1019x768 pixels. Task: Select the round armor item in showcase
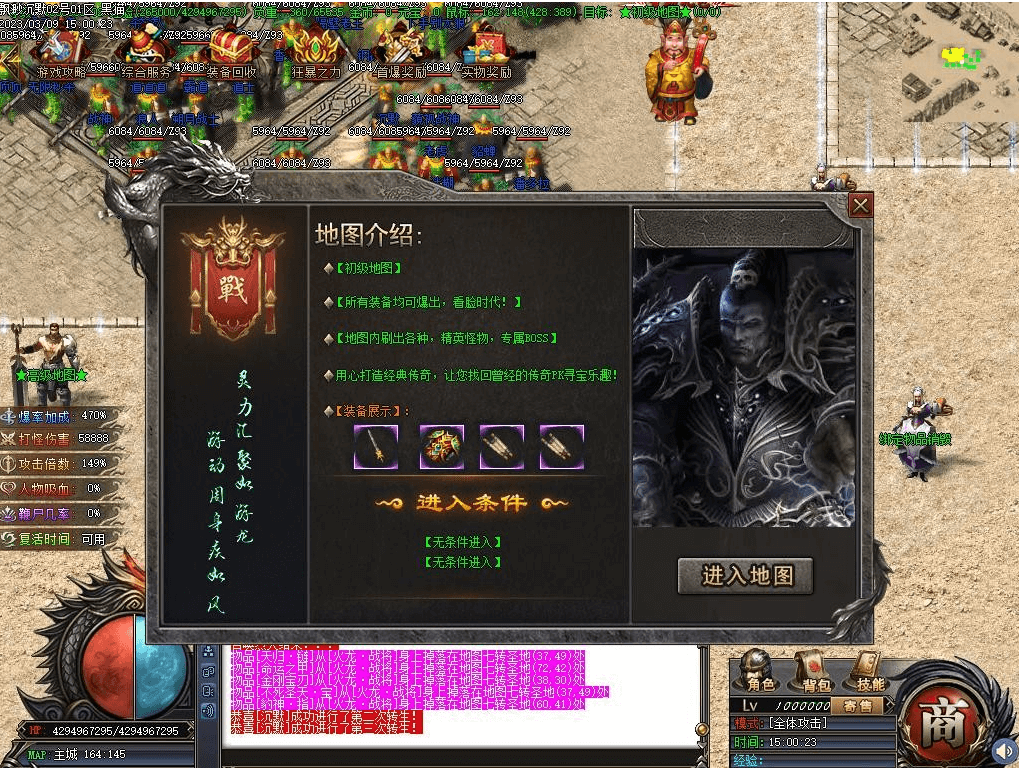click(x=440, y=447)
